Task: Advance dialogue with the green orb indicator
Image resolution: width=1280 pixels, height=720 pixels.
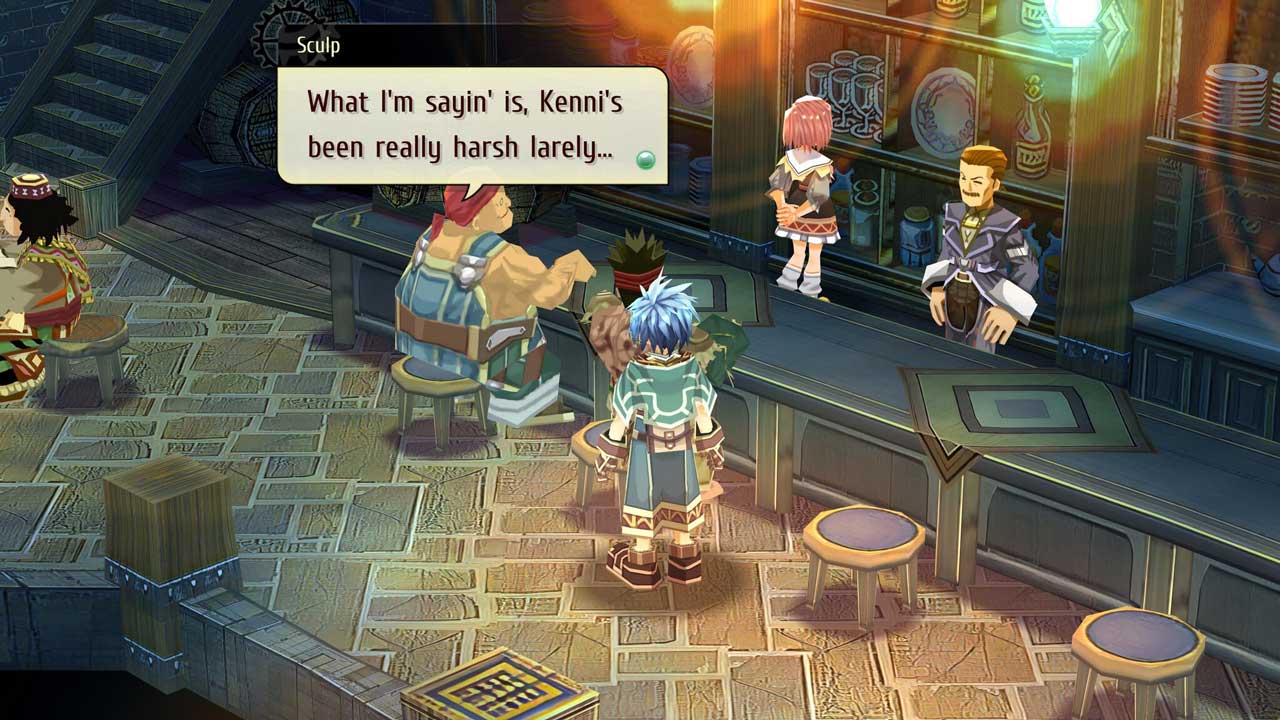Action: point(646,159)
